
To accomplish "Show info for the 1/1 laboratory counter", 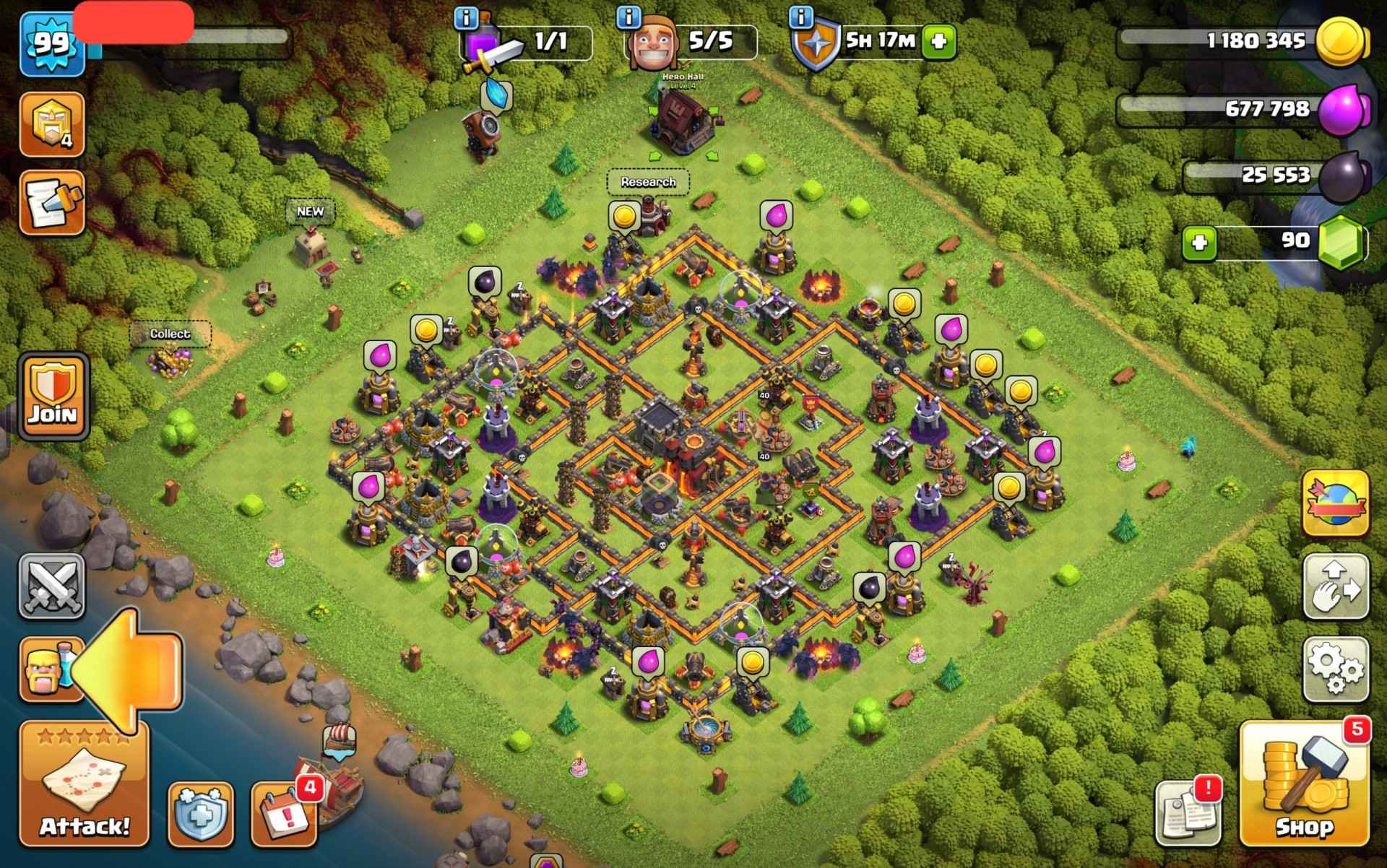I will (467, 16).
